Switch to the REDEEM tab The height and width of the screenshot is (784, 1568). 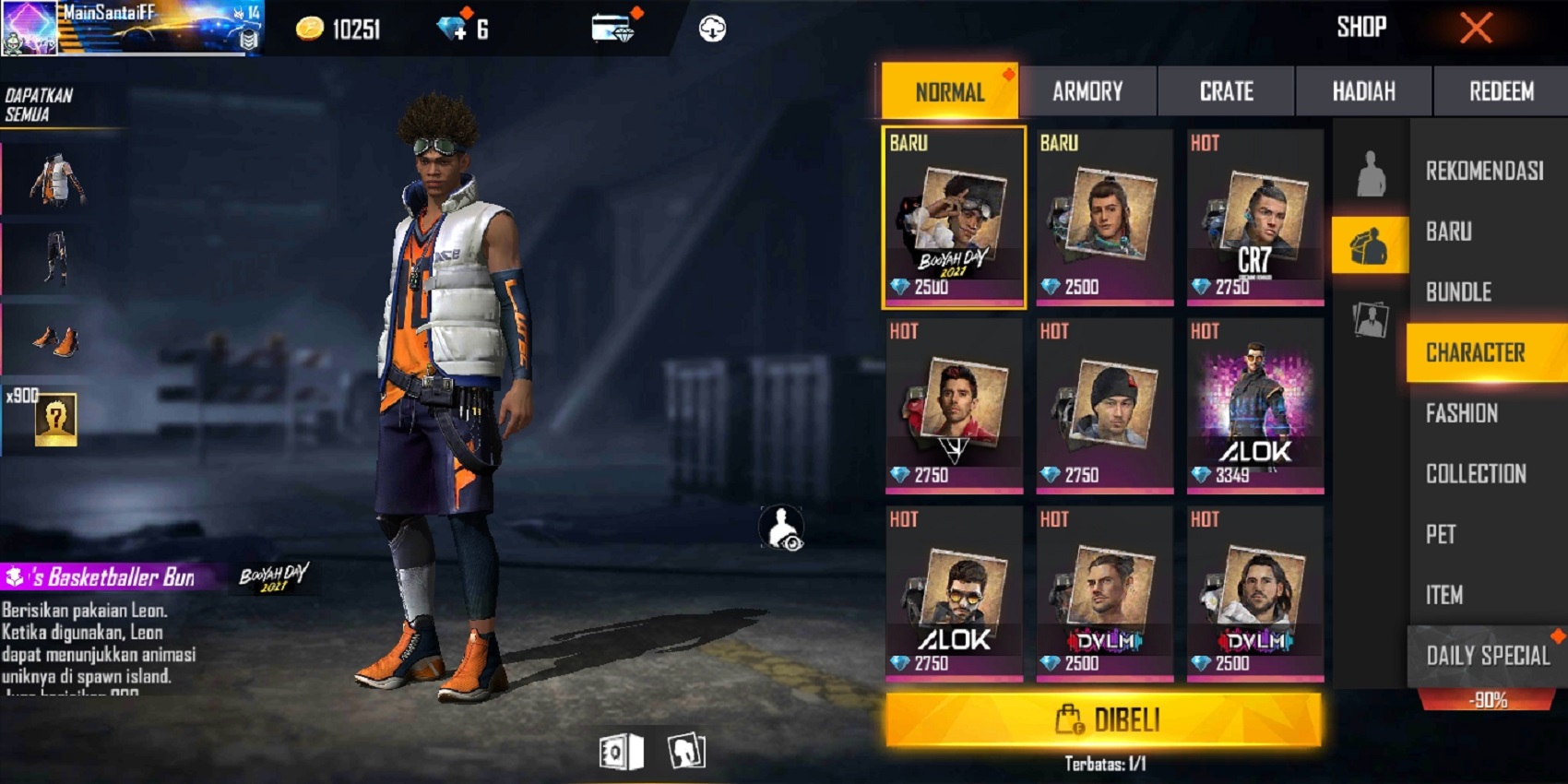click(x=1499, y=91)
